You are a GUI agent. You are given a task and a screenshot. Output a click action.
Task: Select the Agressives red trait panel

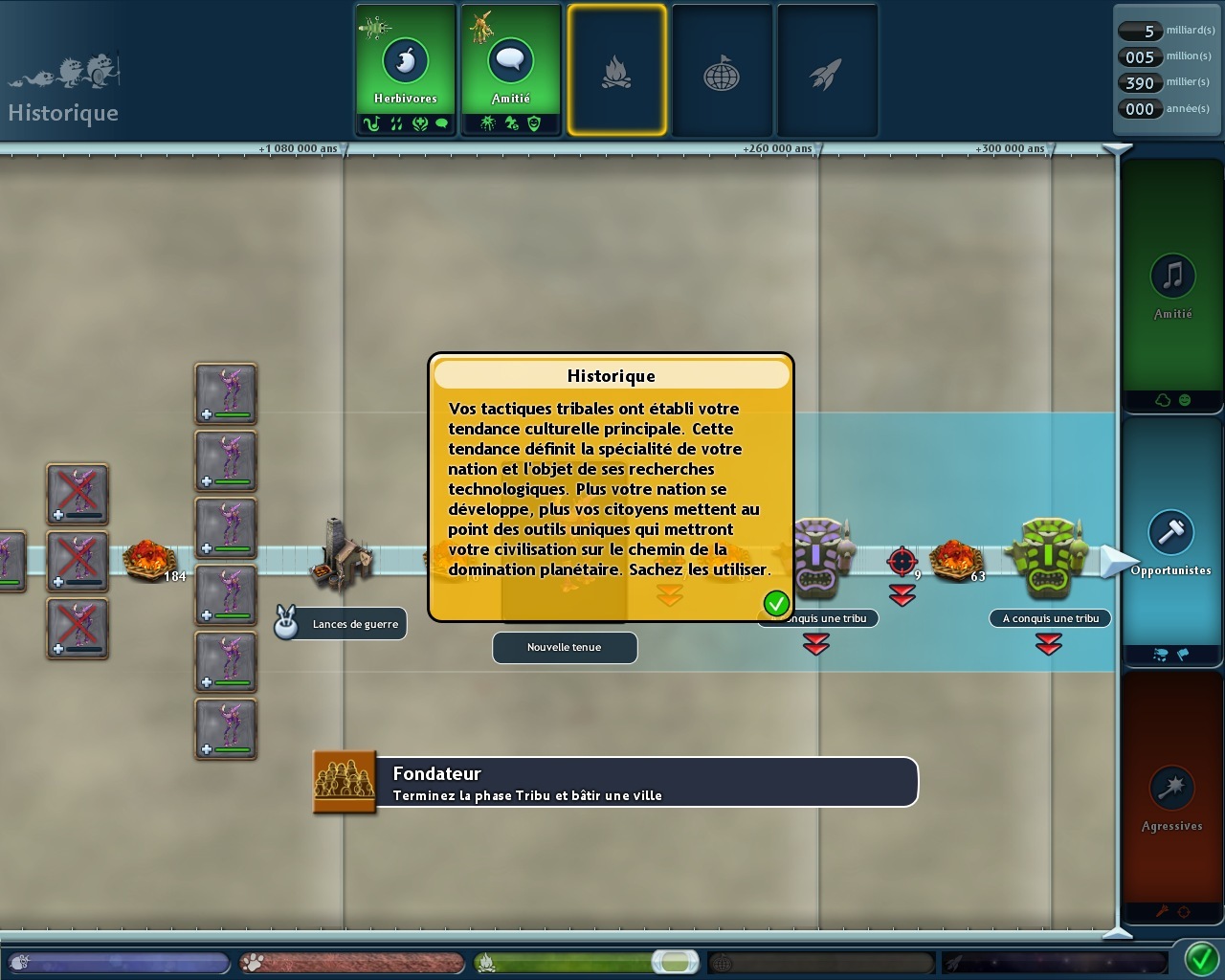[x=1171, y=796]
